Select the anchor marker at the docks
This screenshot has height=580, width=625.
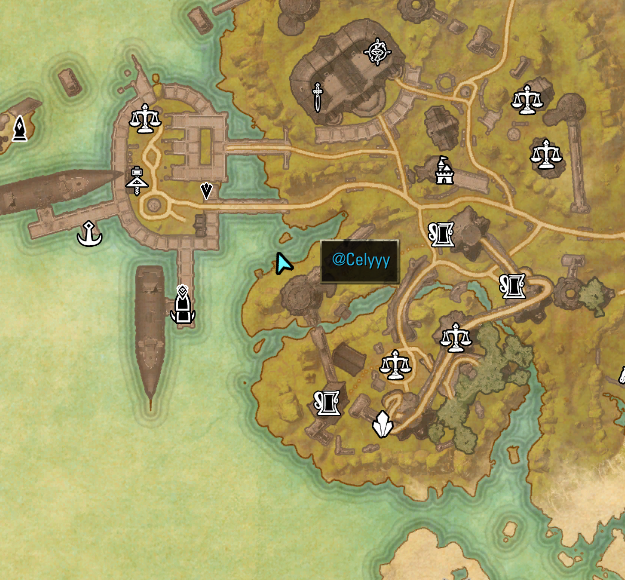point(90,234)
